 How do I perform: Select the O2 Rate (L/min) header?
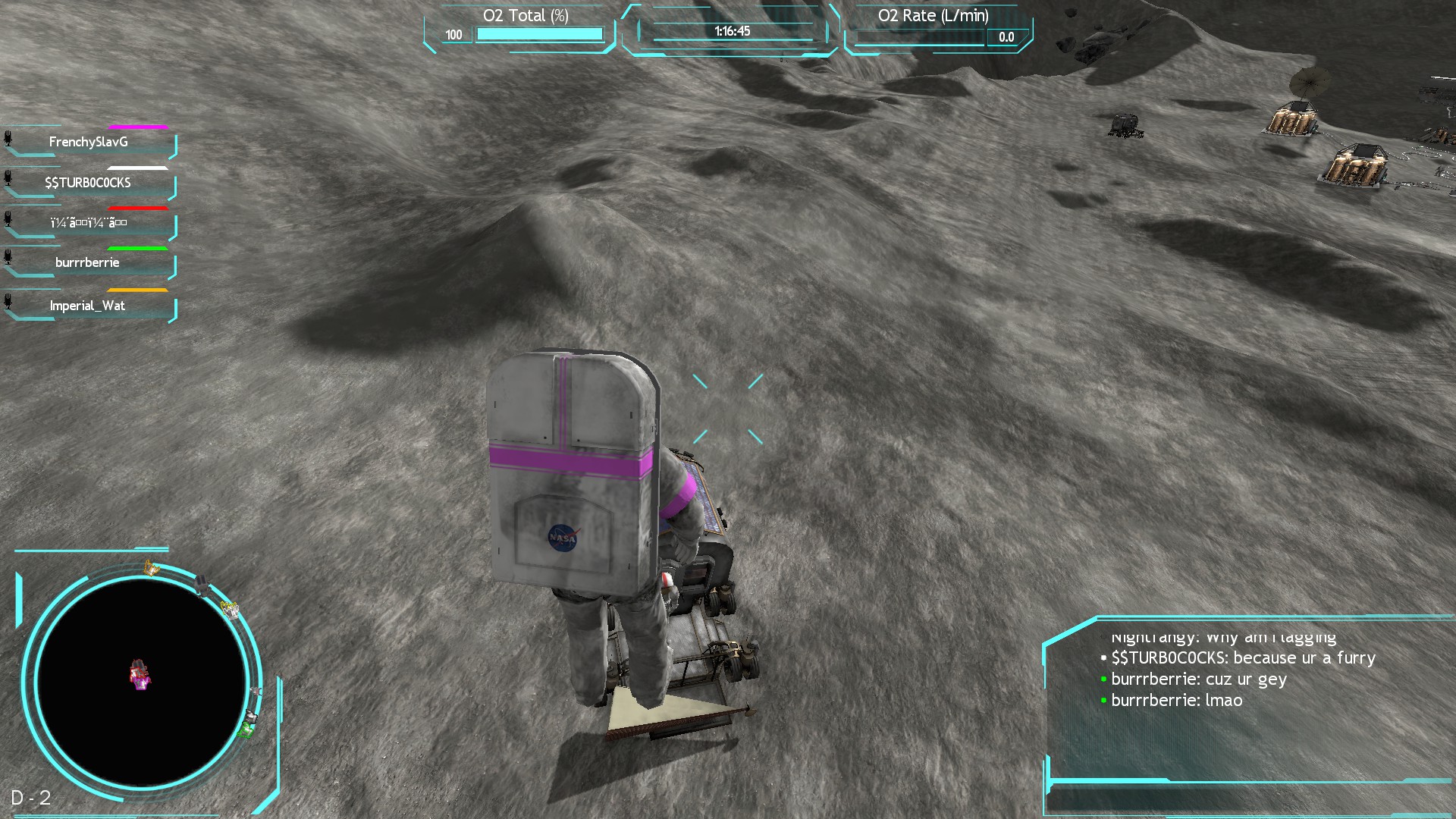[934, 15]
